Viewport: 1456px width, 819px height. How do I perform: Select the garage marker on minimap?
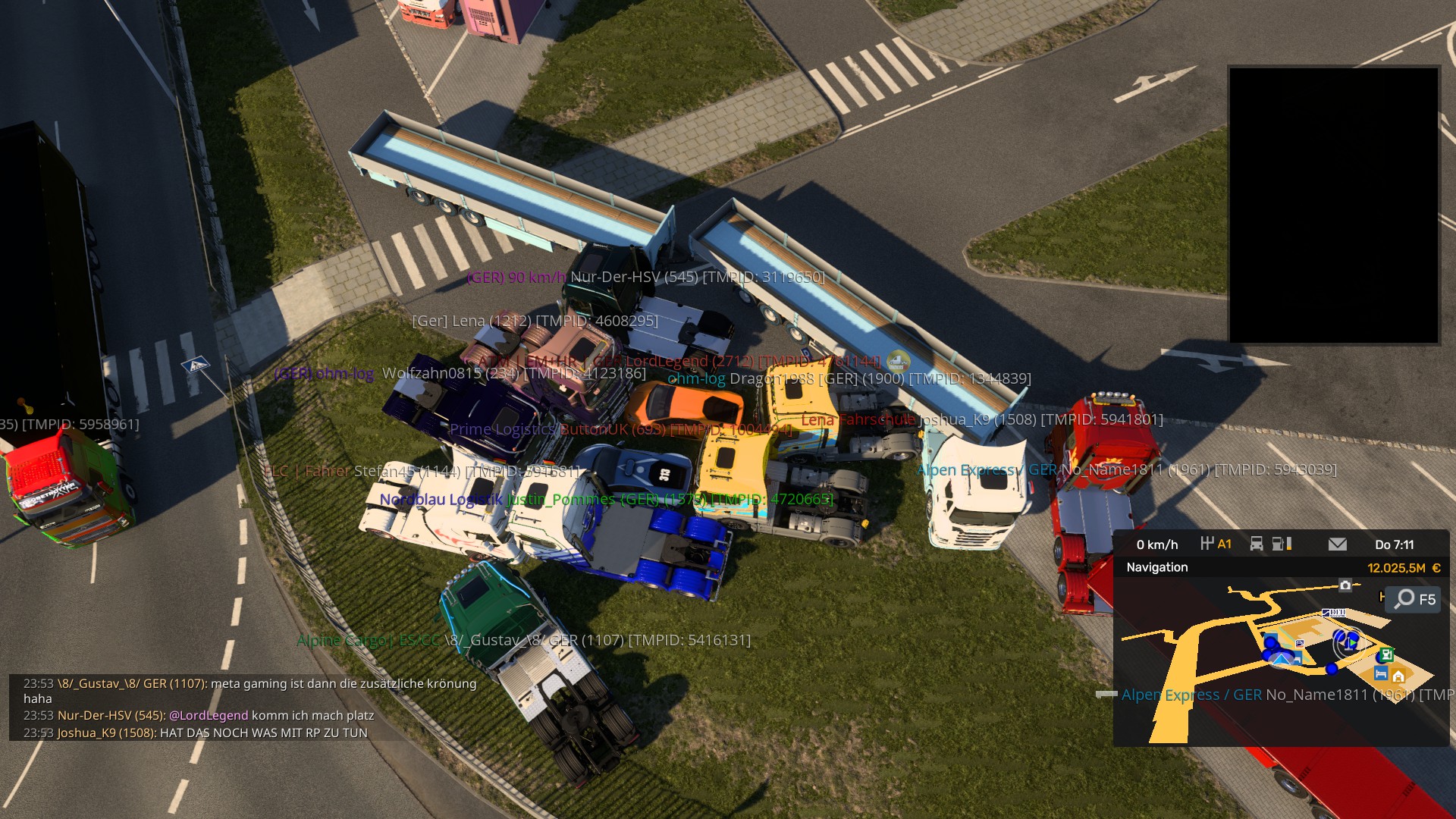coord(1398,676)
